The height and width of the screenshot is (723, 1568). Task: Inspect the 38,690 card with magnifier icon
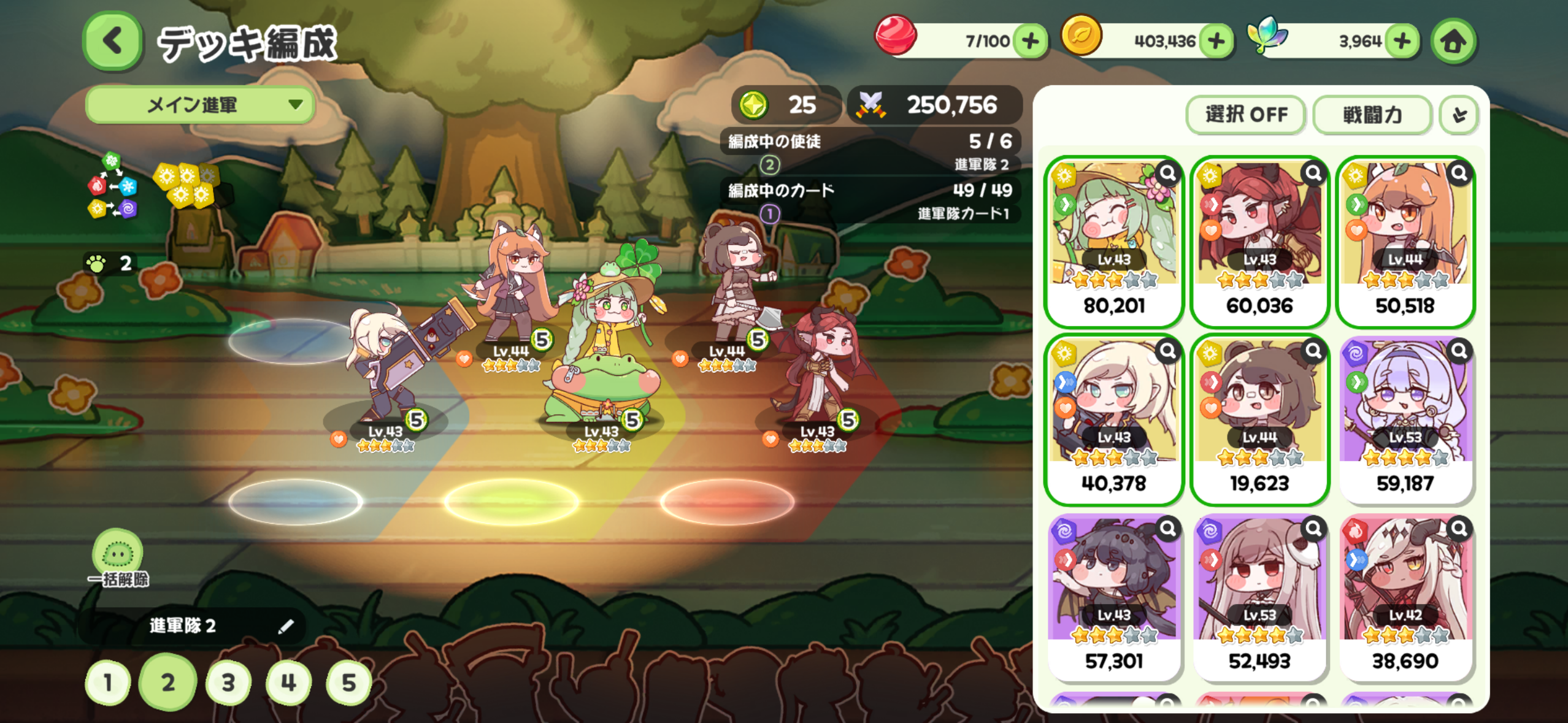point(1459,528)
